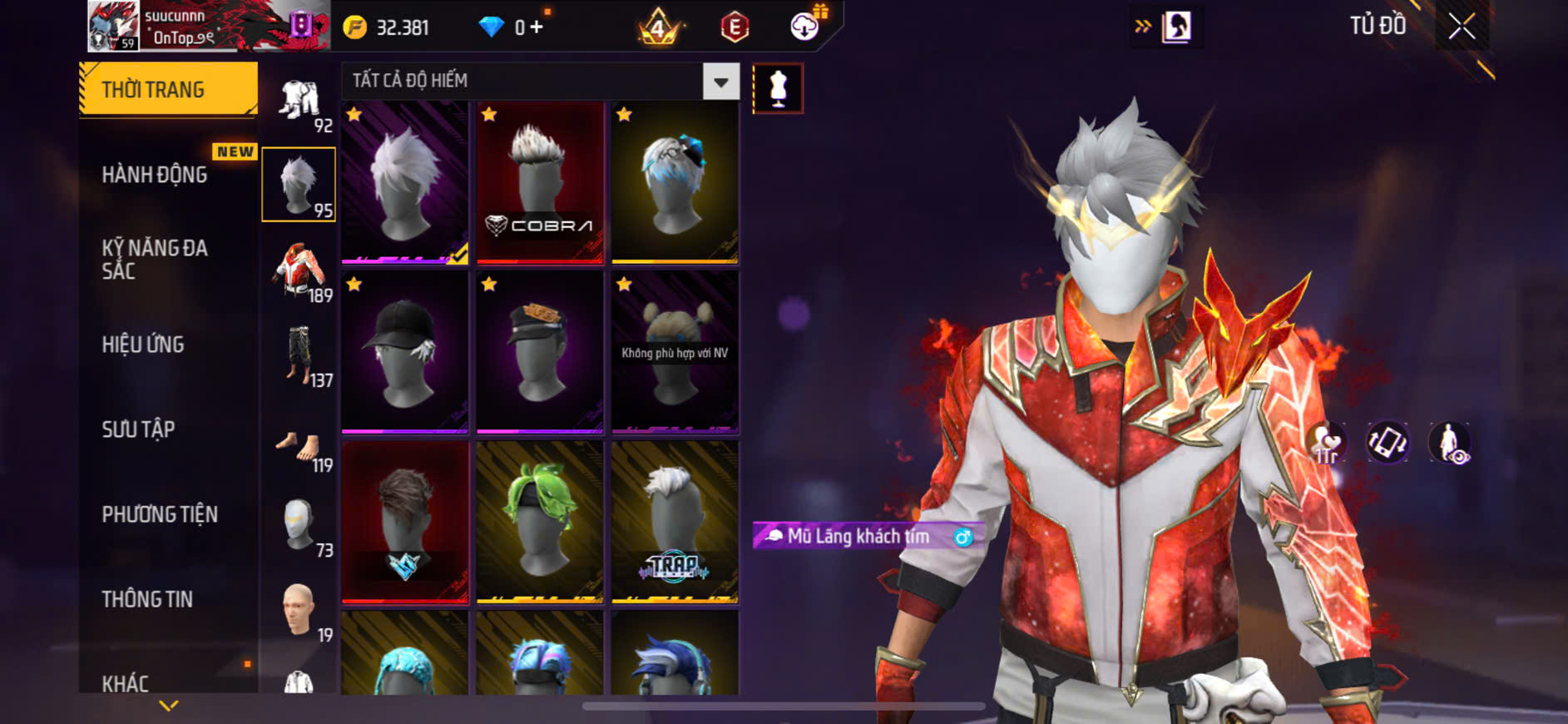Select the blue-streaked headphone hairstyle item

(675, 183)
